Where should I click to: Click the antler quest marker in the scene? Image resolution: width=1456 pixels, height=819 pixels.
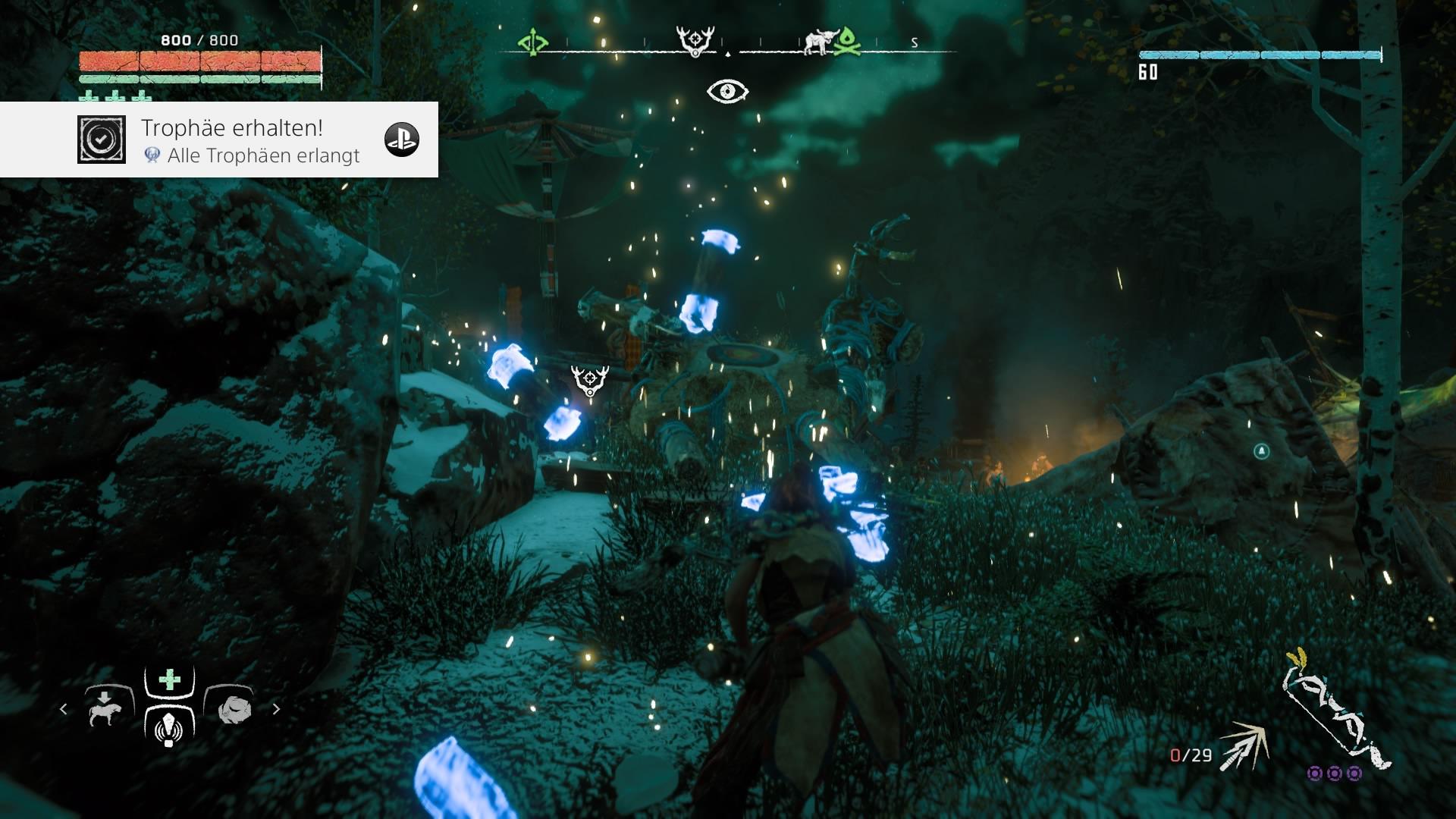coord(590,380)
